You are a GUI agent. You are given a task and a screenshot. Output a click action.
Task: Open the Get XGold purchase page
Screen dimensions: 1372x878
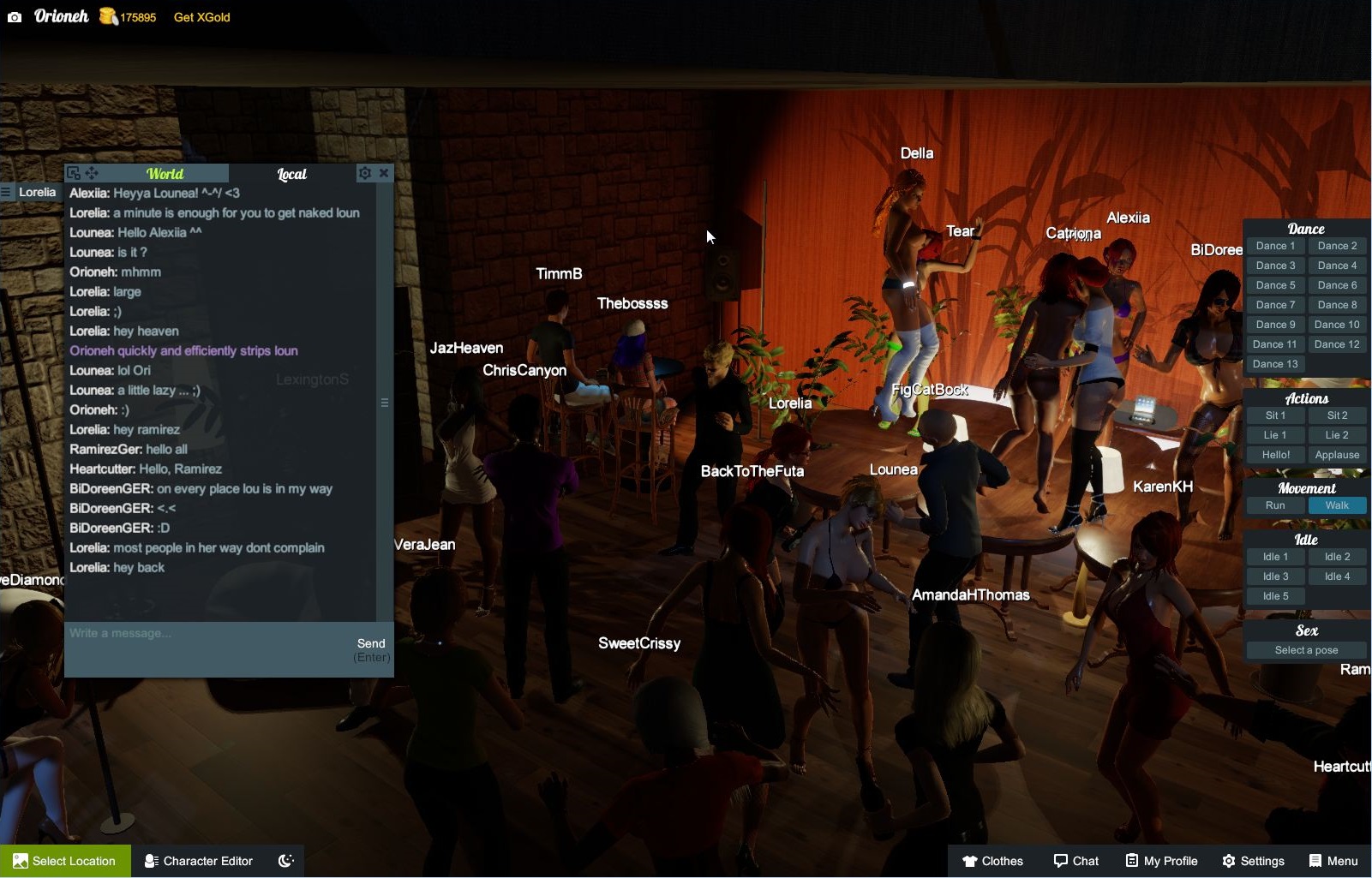coord(200,16)
